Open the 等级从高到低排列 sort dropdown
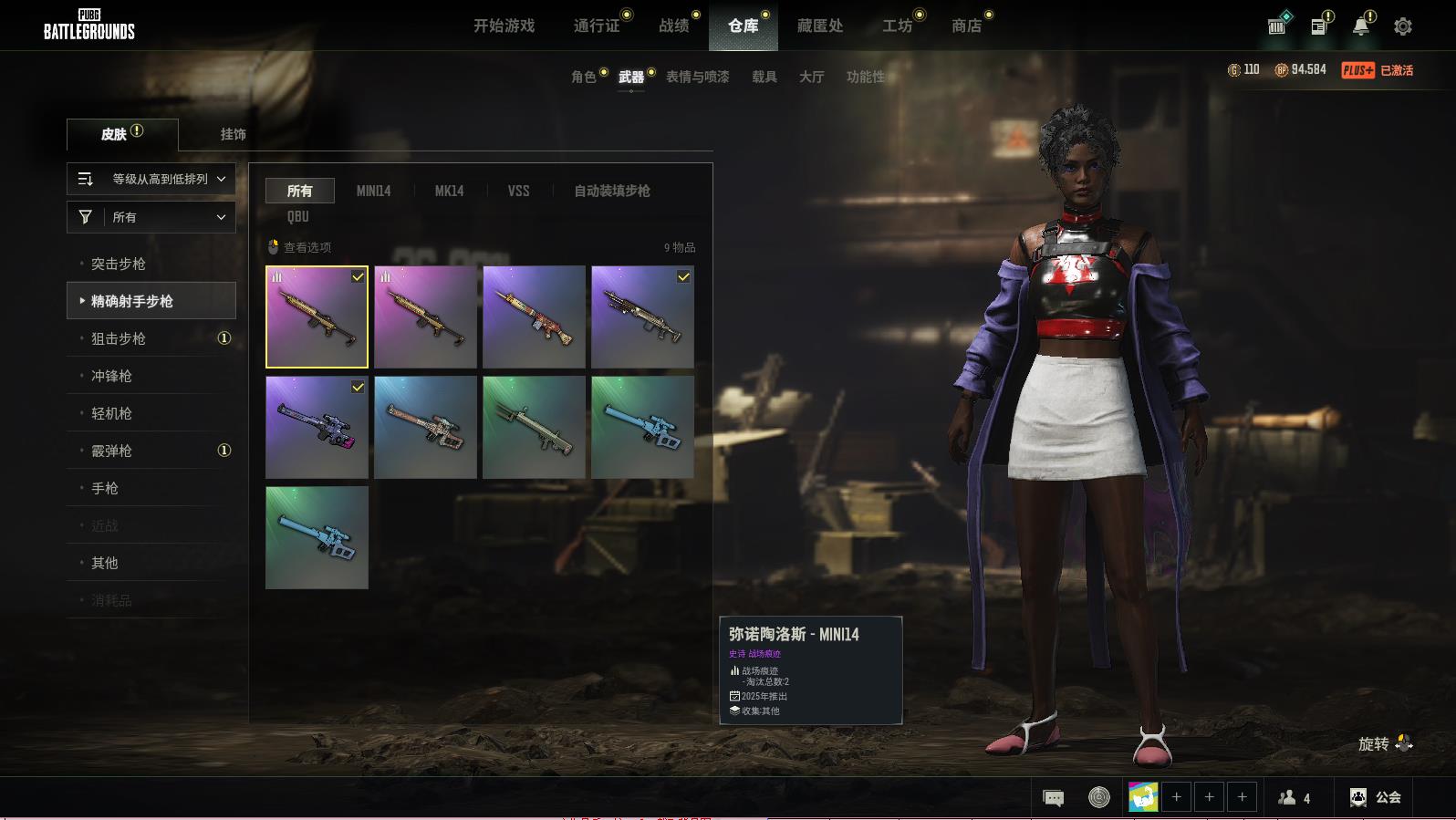 tap(151, 179)
